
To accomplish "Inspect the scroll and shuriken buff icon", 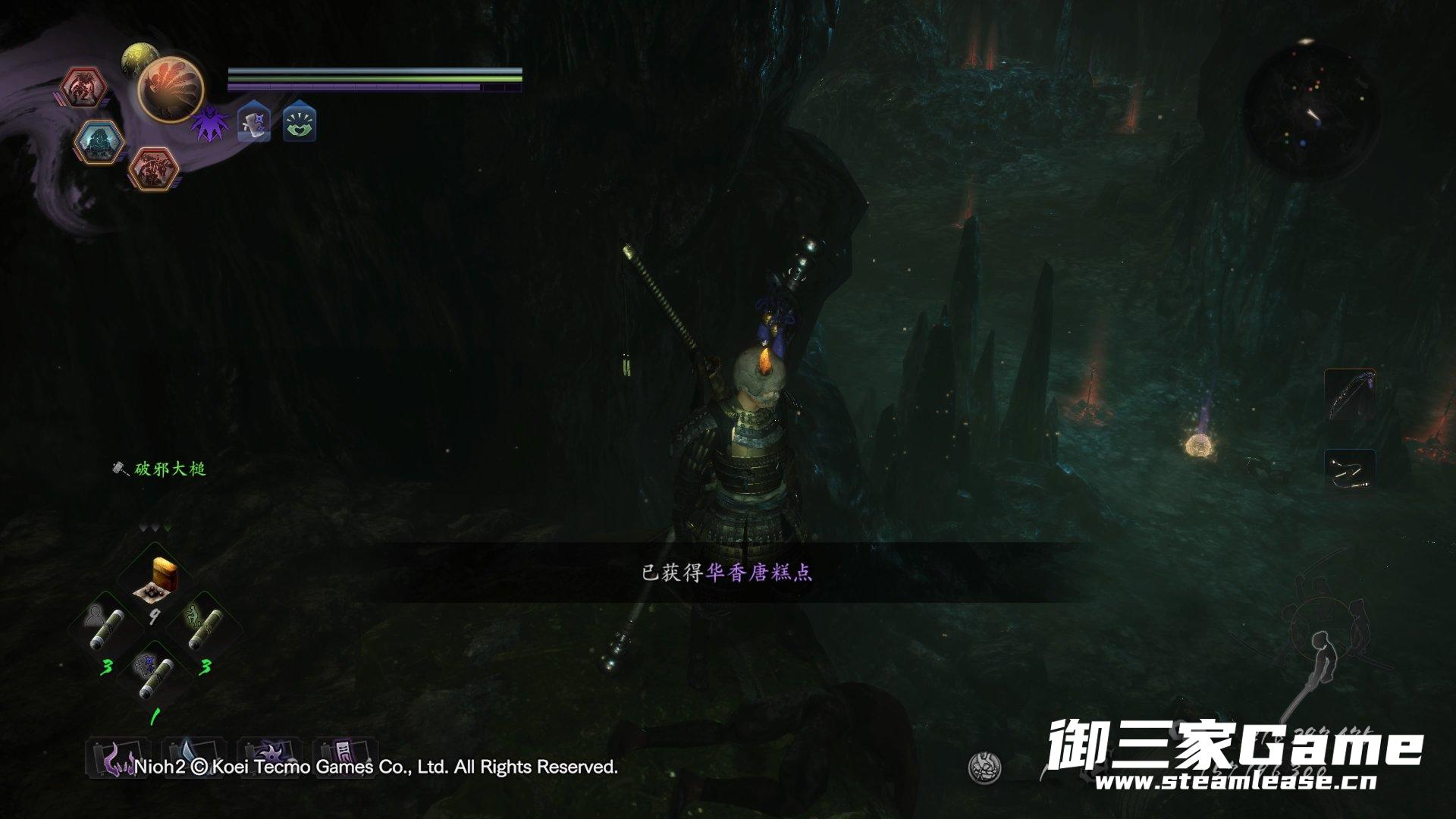I will pos(254,124).
